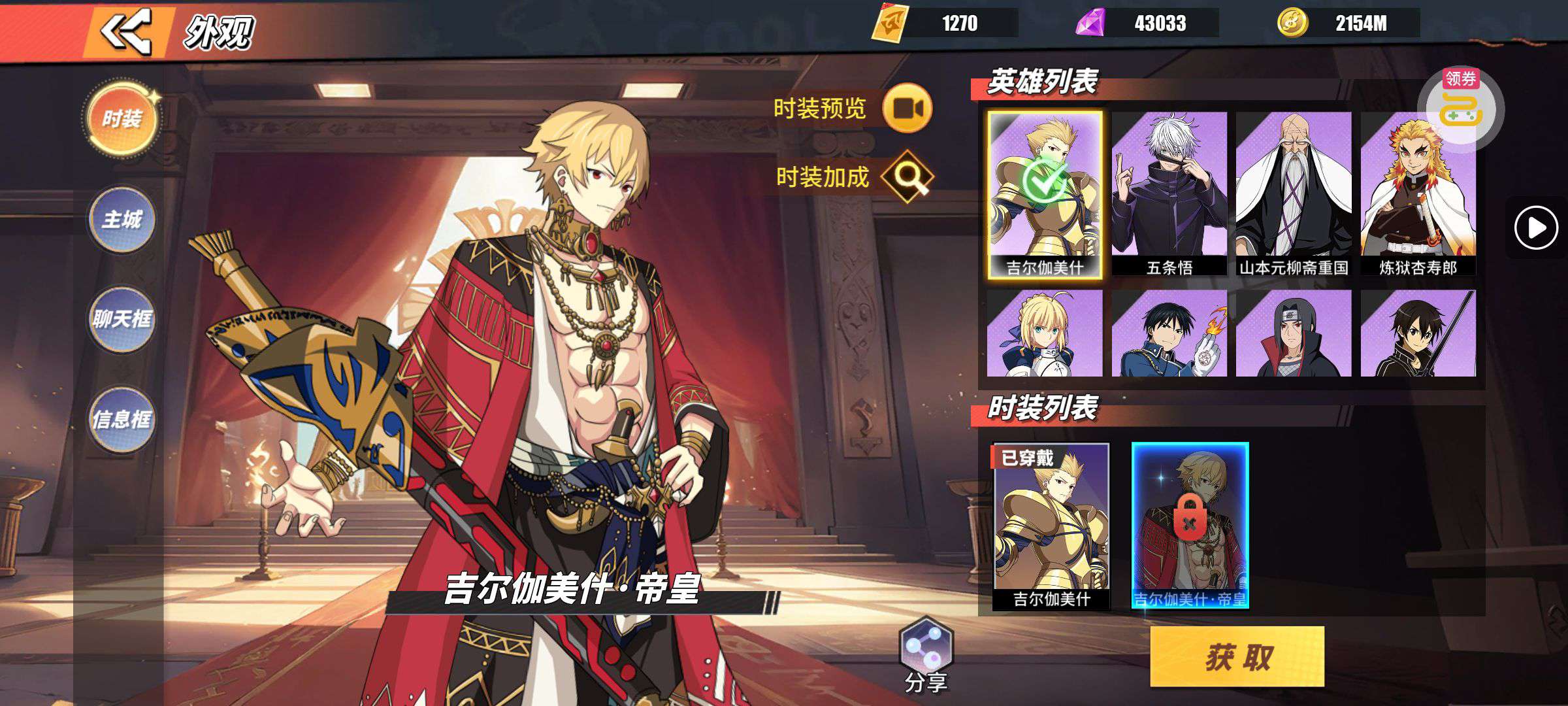The height and width of the screenshot is (706, 1568).
Task: Open 时装预览 video preview
Action: (907, 108)
